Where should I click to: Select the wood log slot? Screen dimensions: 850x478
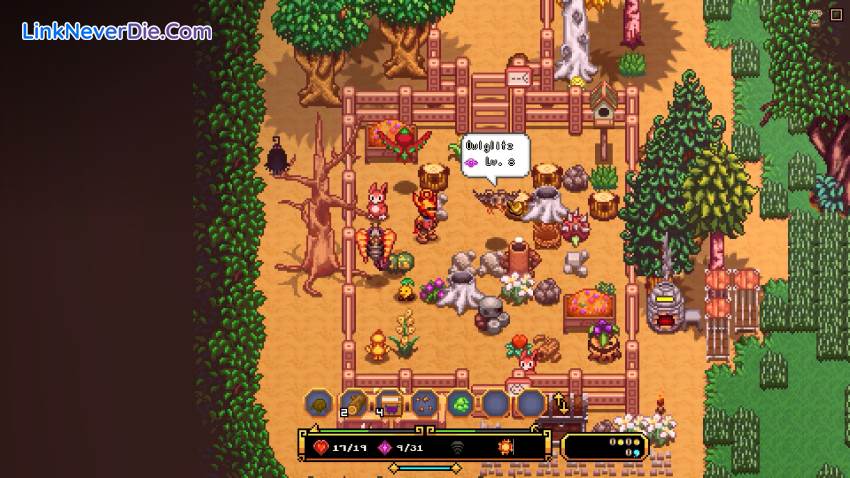354,403
